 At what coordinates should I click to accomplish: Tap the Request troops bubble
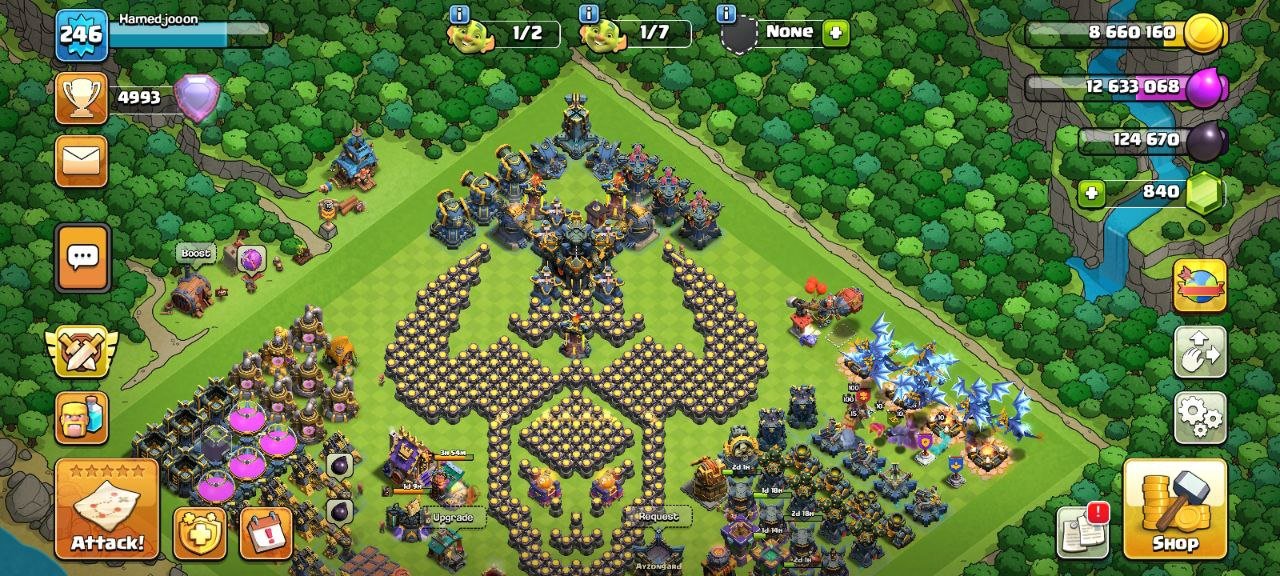tap(658, 516)
